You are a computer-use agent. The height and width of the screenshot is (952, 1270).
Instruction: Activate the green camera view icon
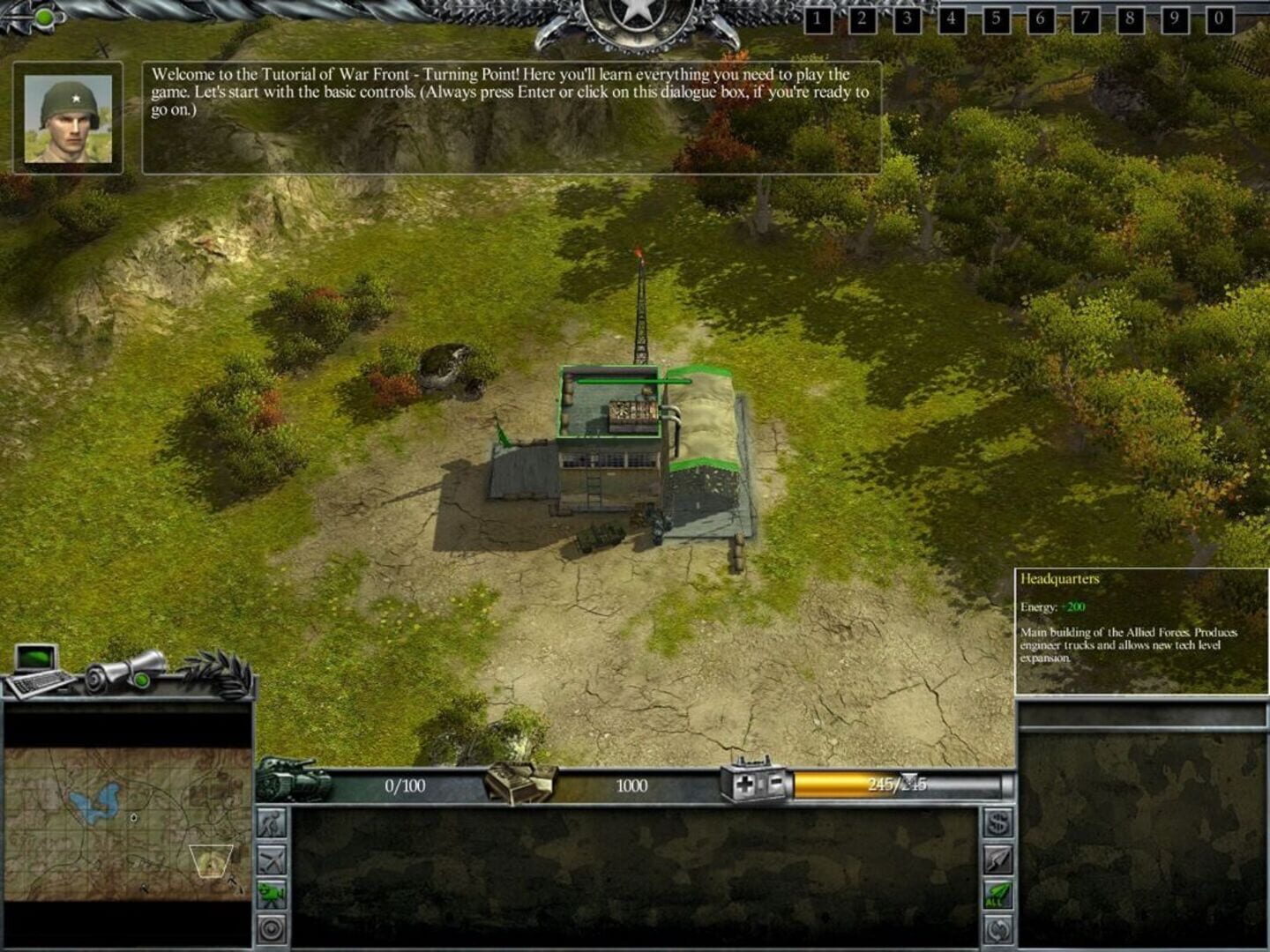(273, 894)
